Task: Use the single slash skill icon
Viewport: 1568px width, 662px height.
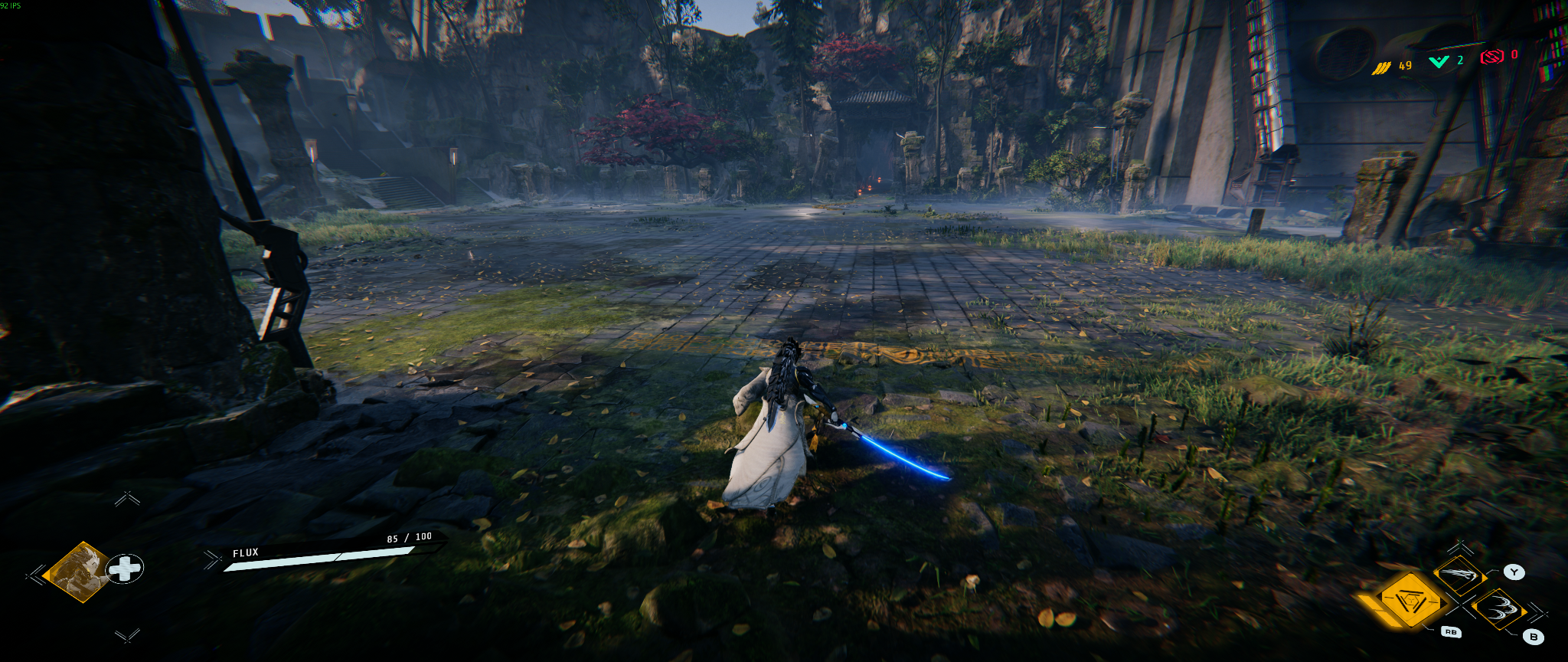Action: pyautogui.click(x=1460, y=575)
